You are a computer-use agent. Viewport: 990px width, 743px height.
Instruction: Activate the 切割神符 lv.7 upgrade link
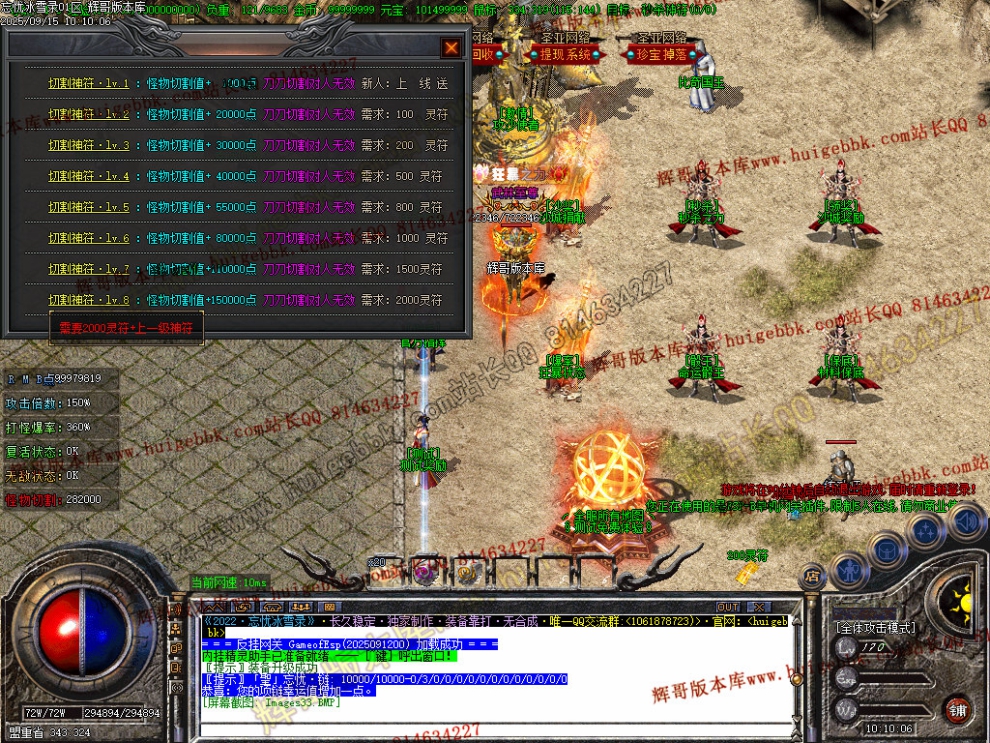[89, 270]
